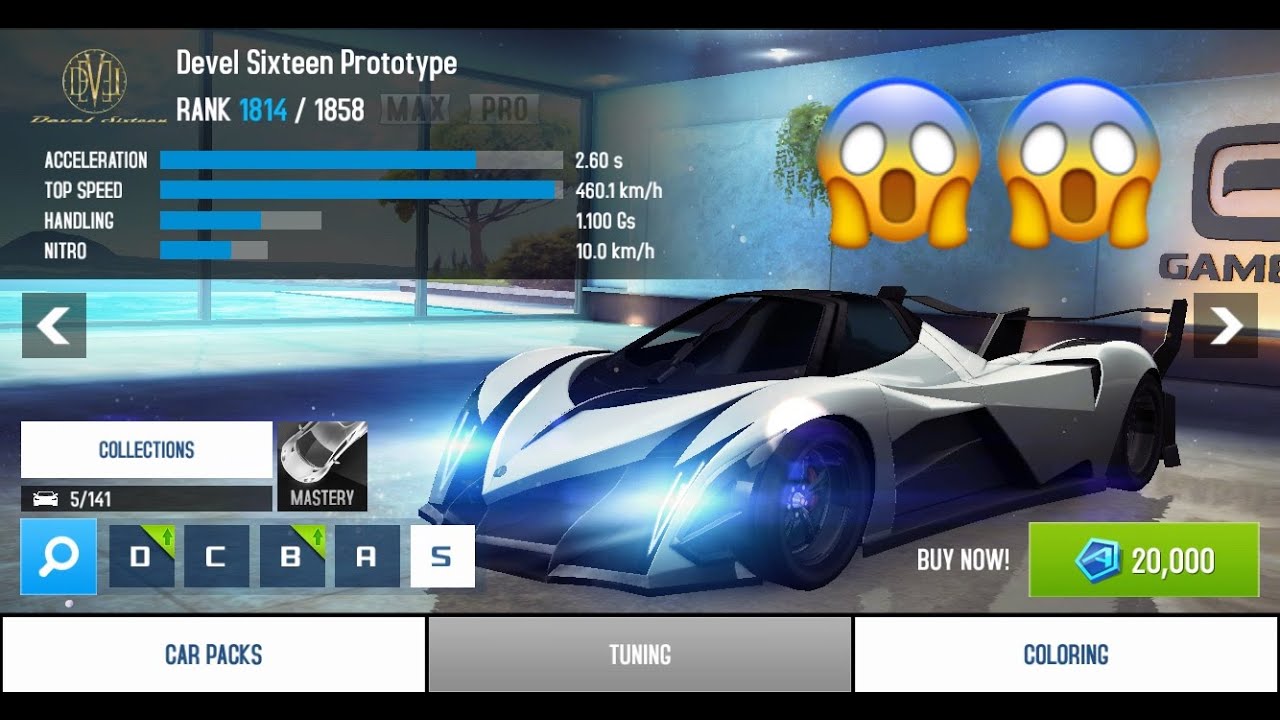Select the search magnifier icon
The height and width of the screenshot is (720, 1280).
pyautogui.click(x=58, y=558)
